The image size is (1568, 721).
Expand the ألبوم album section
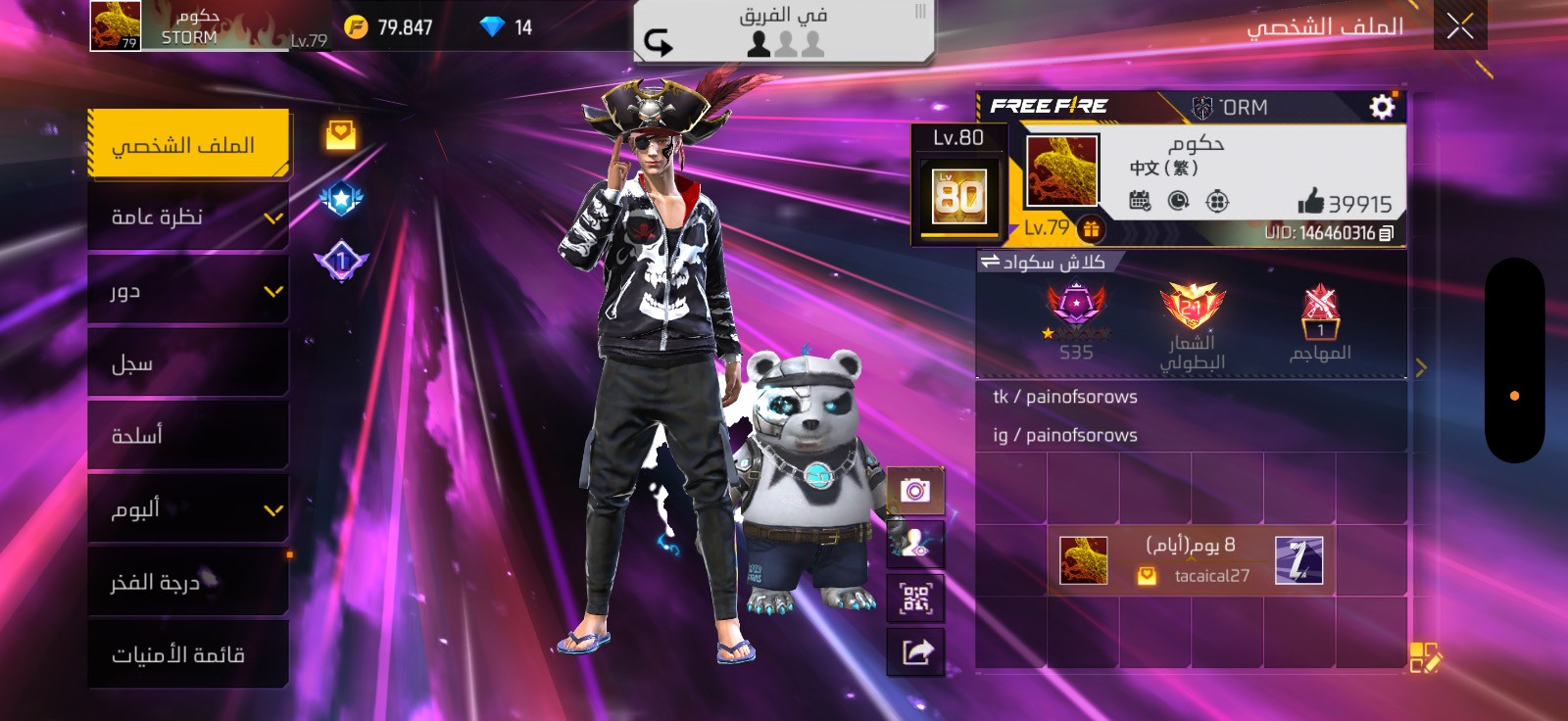tap(187, 508)
